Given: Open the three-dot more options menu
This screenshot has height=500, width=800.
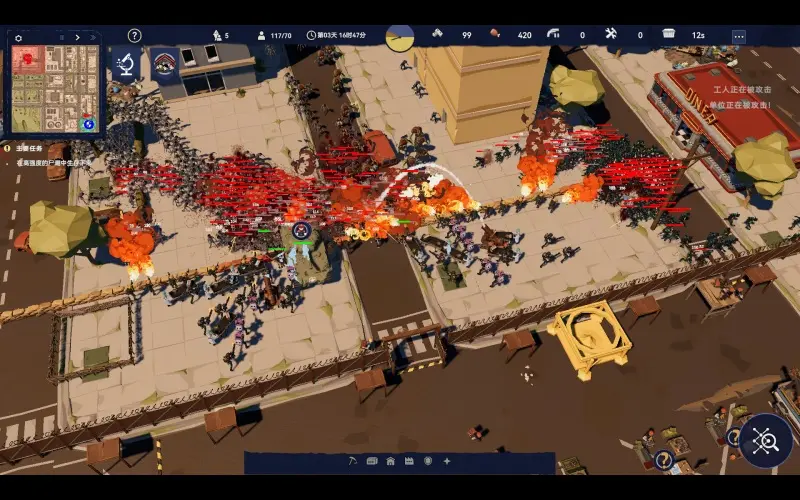Looking at the screenshot, I should coord(739,36).
